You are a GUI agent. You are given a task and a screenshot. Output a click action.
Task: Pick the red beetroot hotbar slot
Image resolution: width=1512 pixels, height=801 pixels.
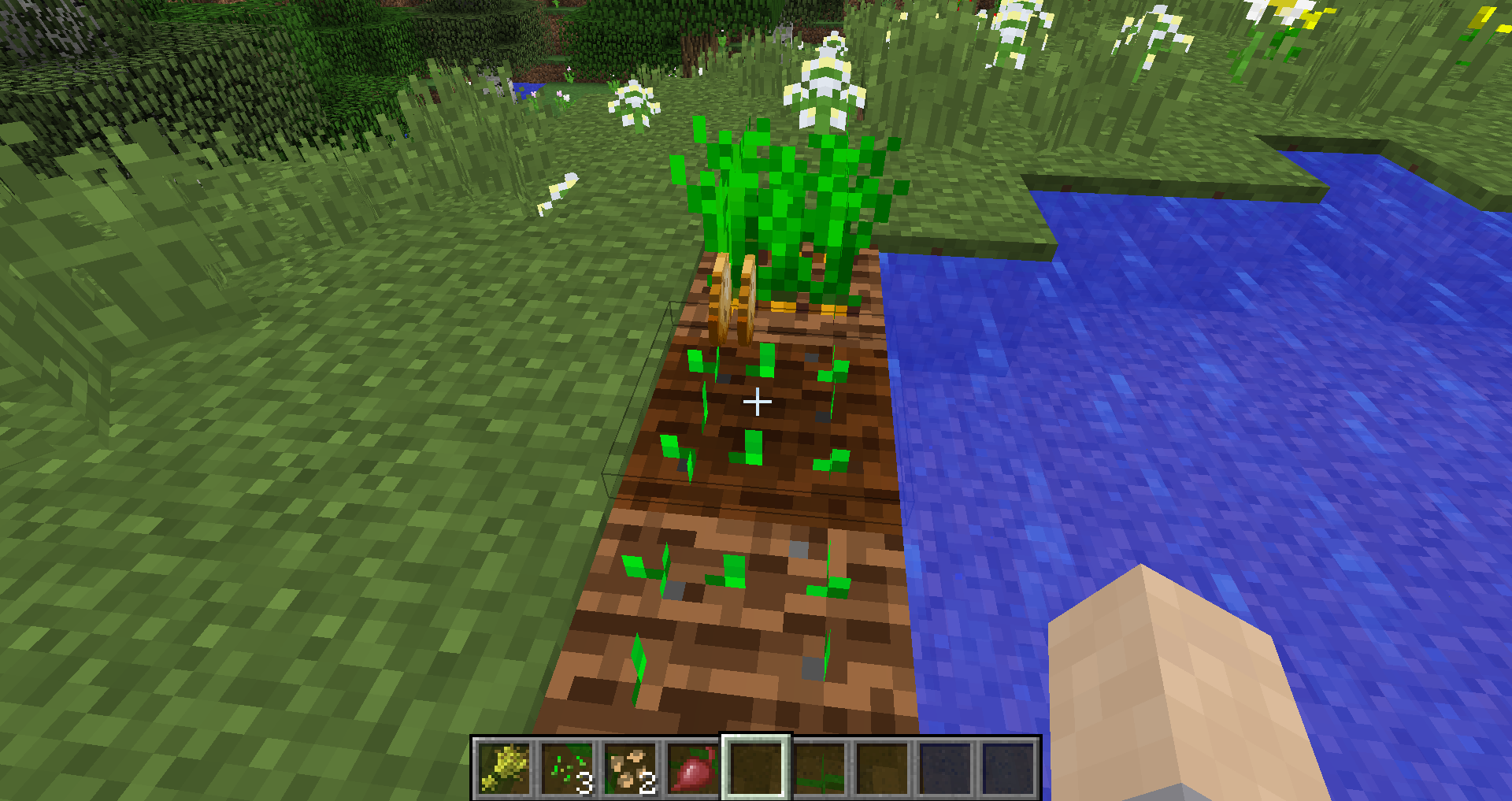click(694, 768)
